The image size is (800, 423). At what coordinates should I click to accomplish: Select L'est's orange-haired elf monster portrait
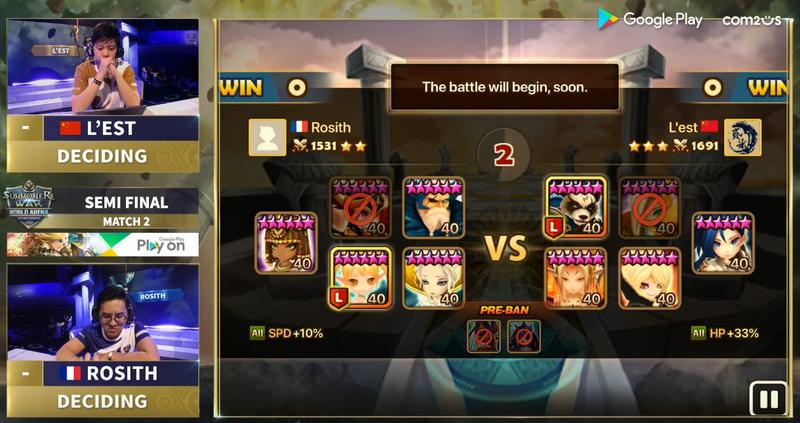click(575, 278)
